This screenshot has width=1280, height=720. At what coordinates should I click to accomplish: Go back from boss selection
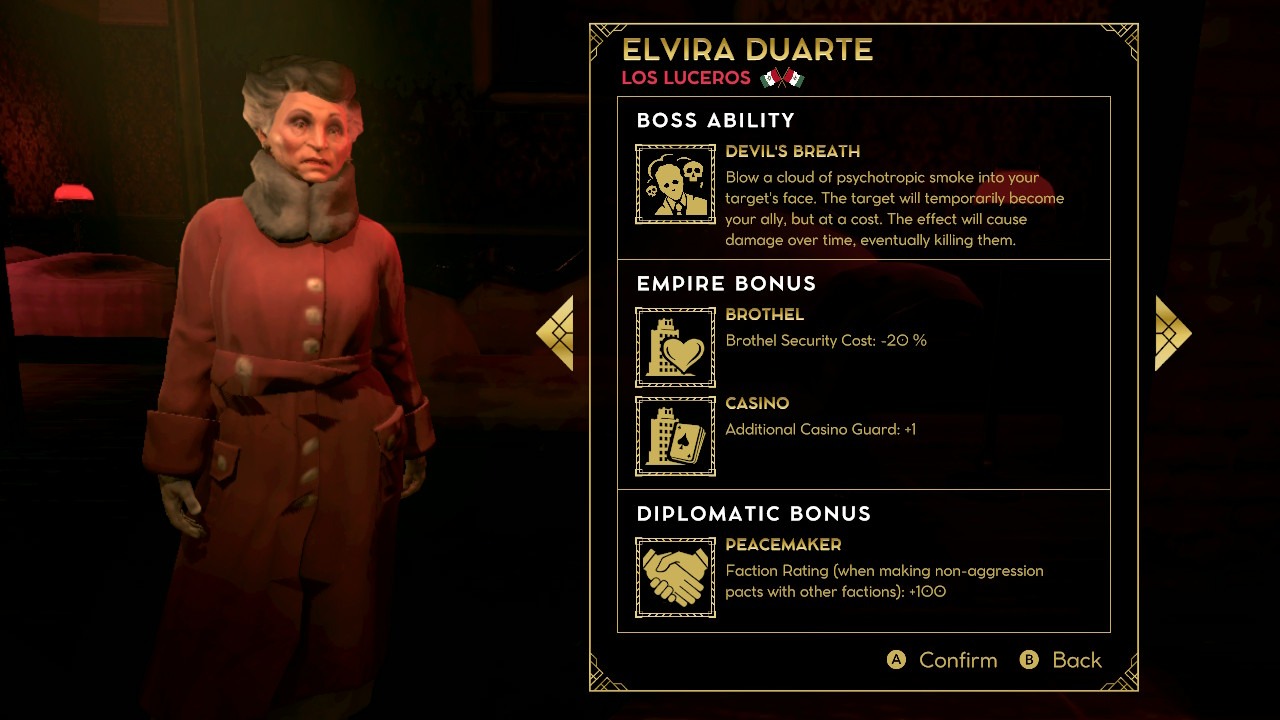pyautogui.click(x=1061, y=660)
